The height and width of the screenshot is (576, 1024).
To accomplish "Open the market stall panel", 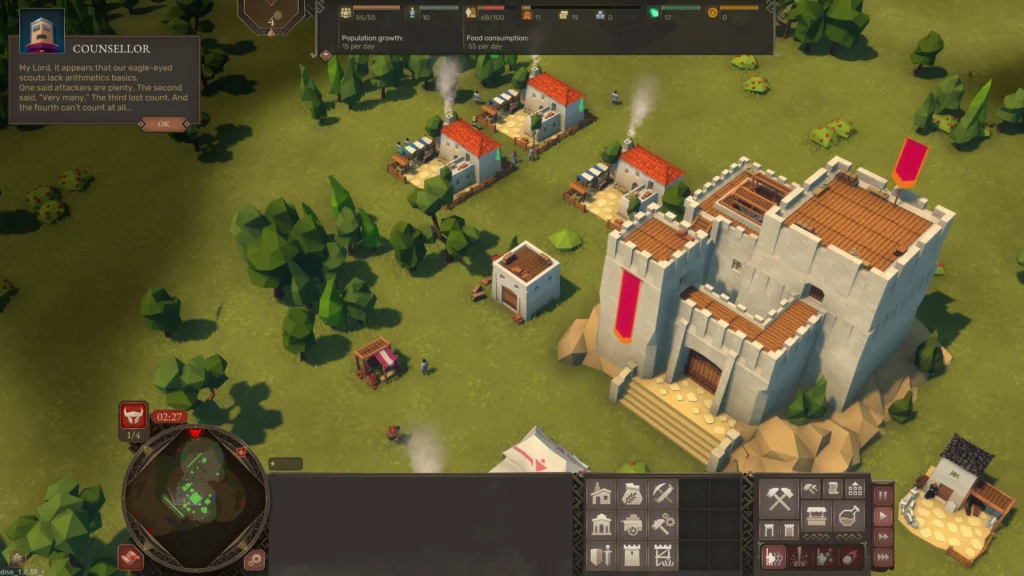I will click(x=817, y=517).
